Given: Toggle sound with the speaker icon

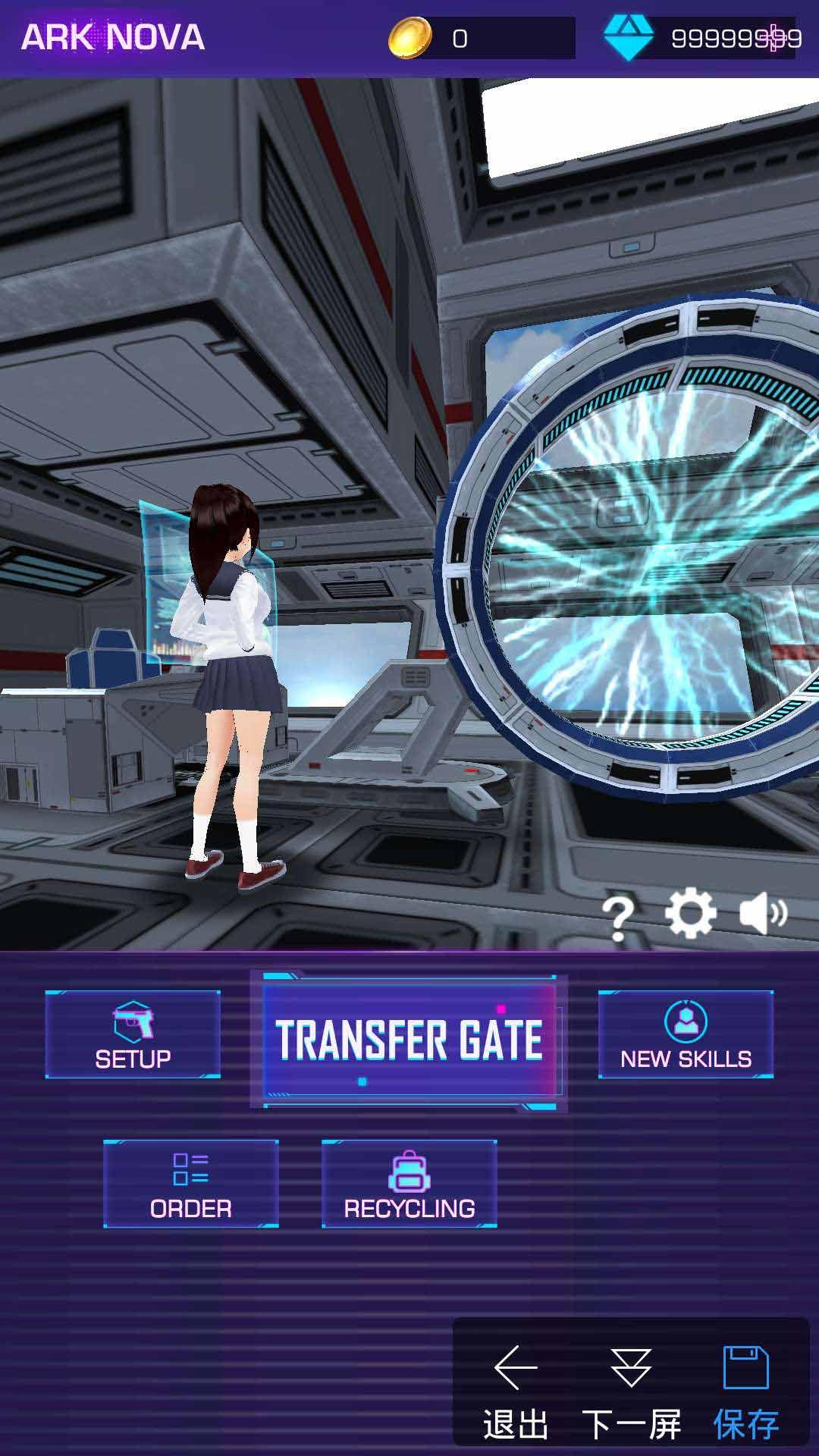Looking at the screenshot, I should (x=763, y=914).
